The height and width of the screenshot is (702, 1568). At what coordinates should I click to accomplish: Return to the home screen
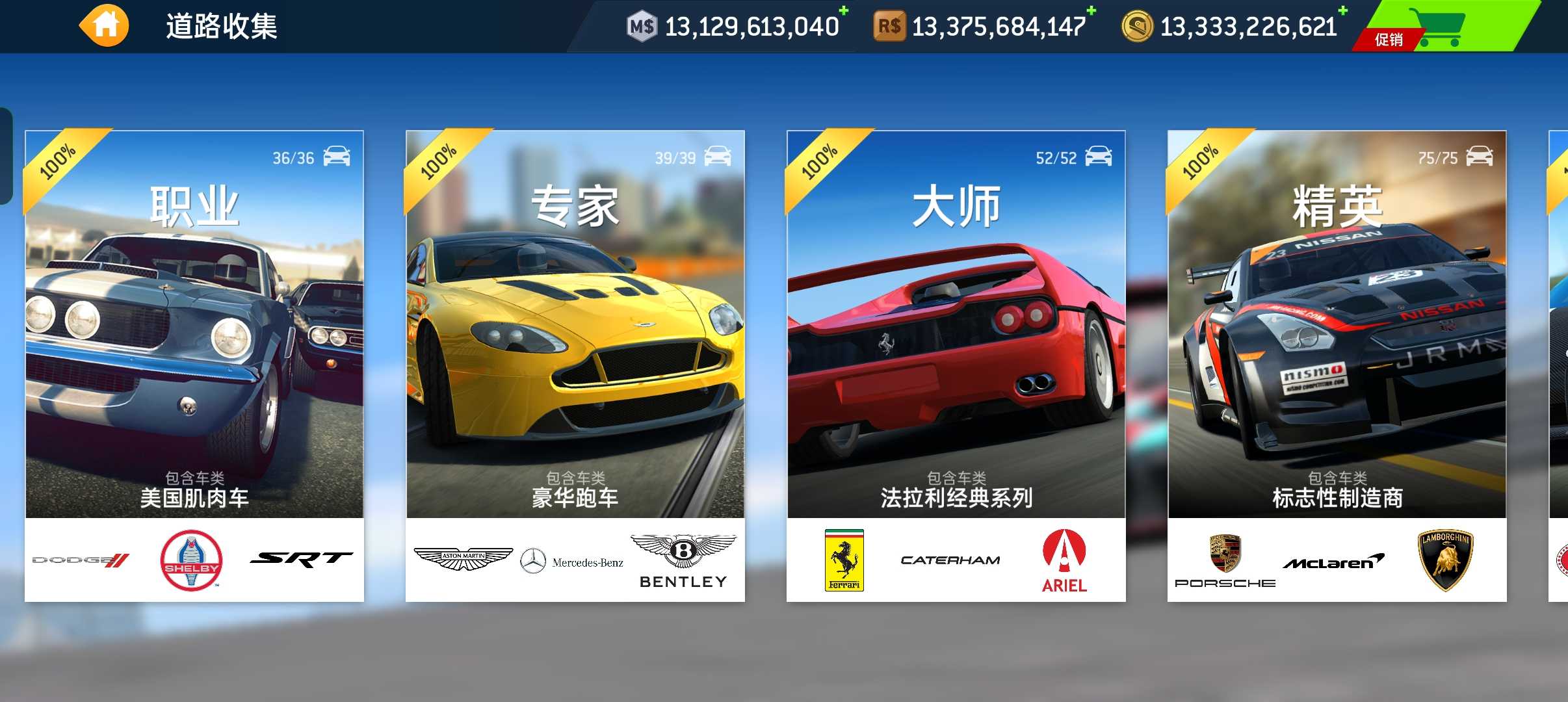pyautogui.click(x=105, y=26)
